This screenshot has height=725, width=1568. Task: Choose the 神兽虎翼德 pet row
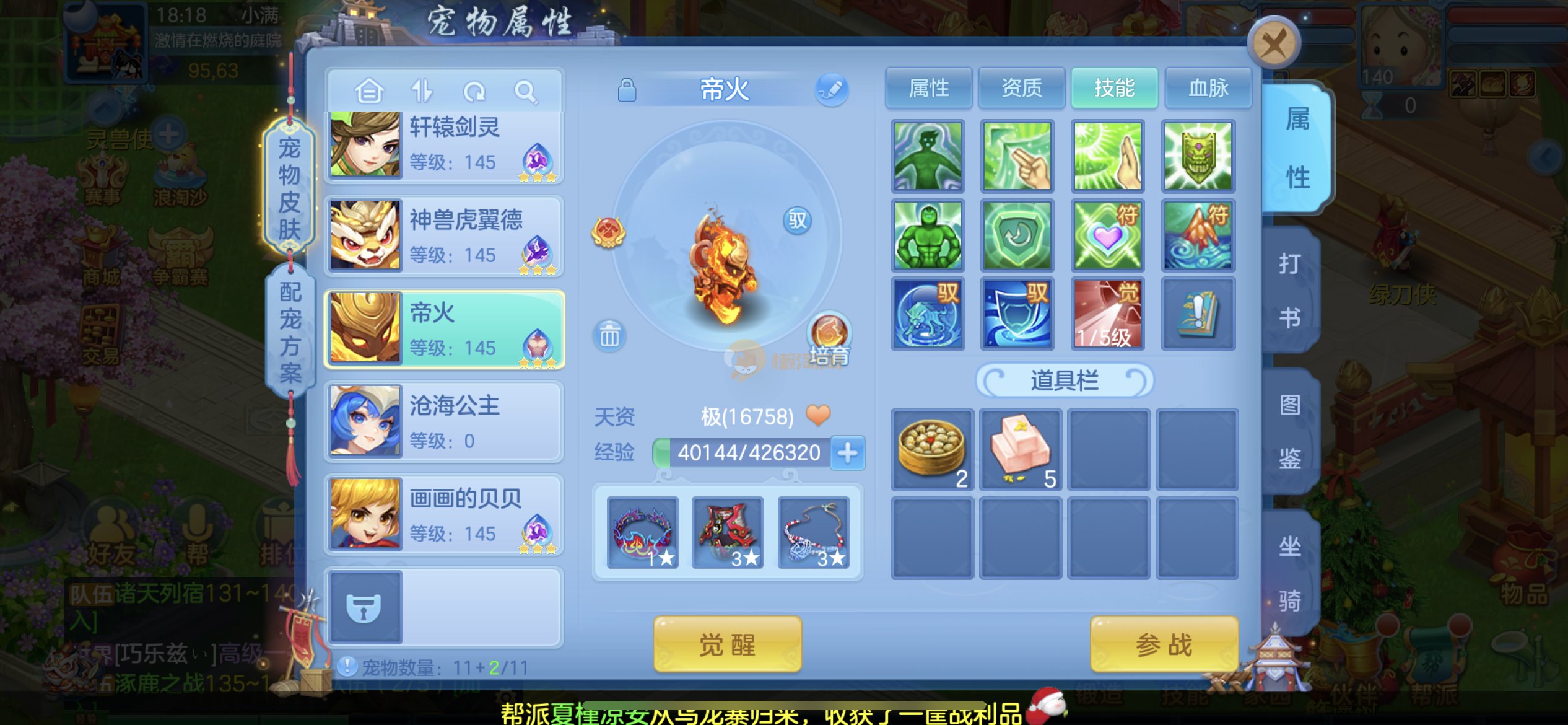(445, 235)
